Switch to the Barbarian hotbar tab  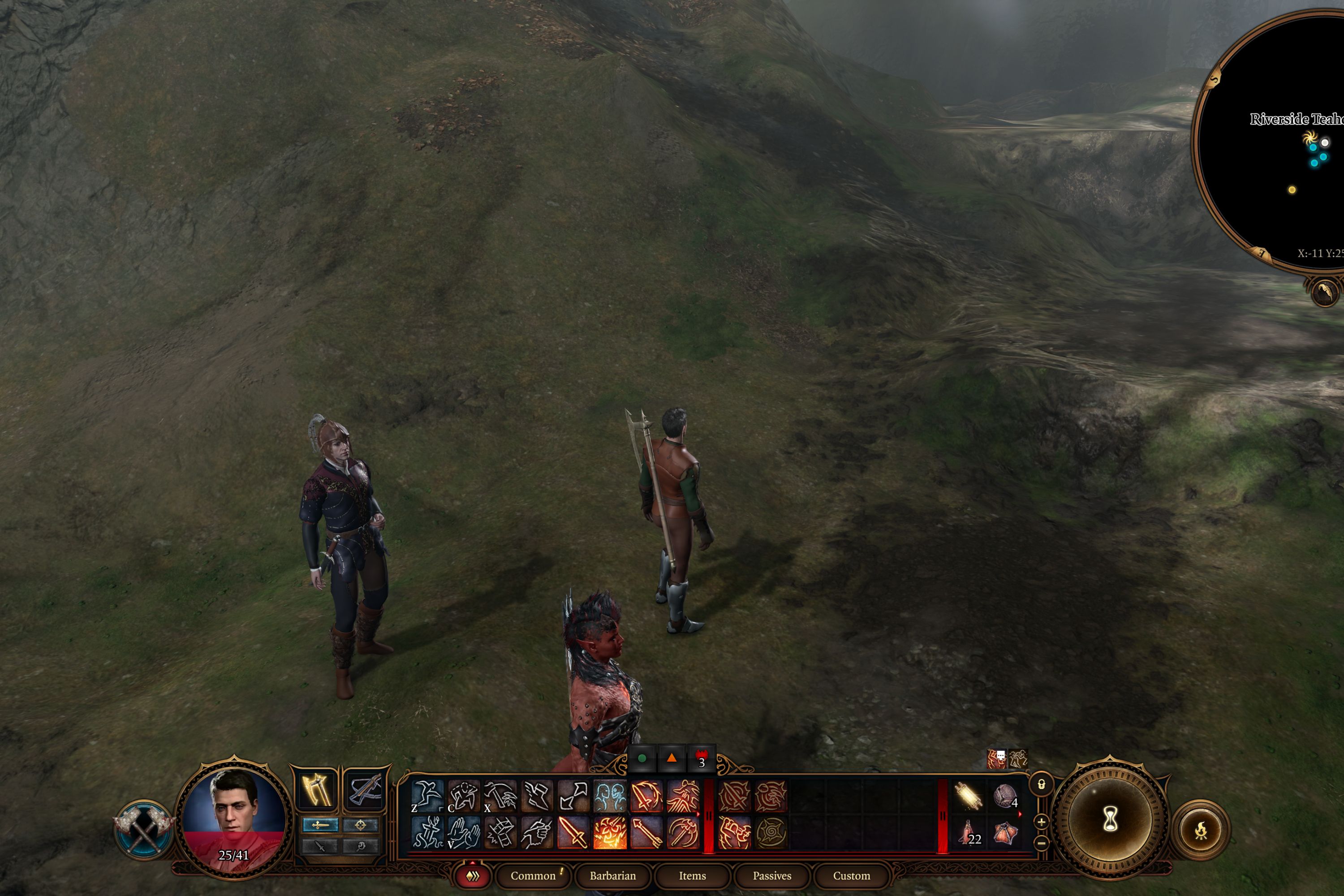pos(612,875)
